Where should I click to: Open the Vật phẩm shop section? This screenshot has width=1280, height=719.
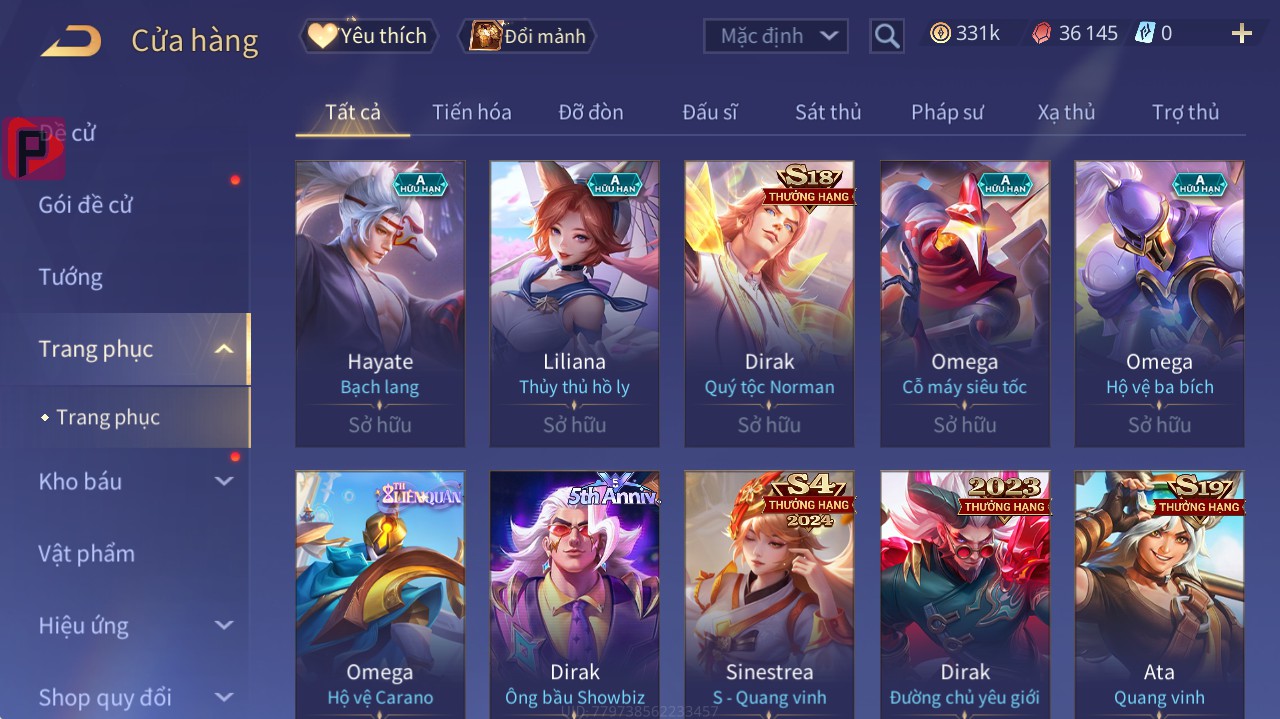pyautogui.click(x=87, y=553)
